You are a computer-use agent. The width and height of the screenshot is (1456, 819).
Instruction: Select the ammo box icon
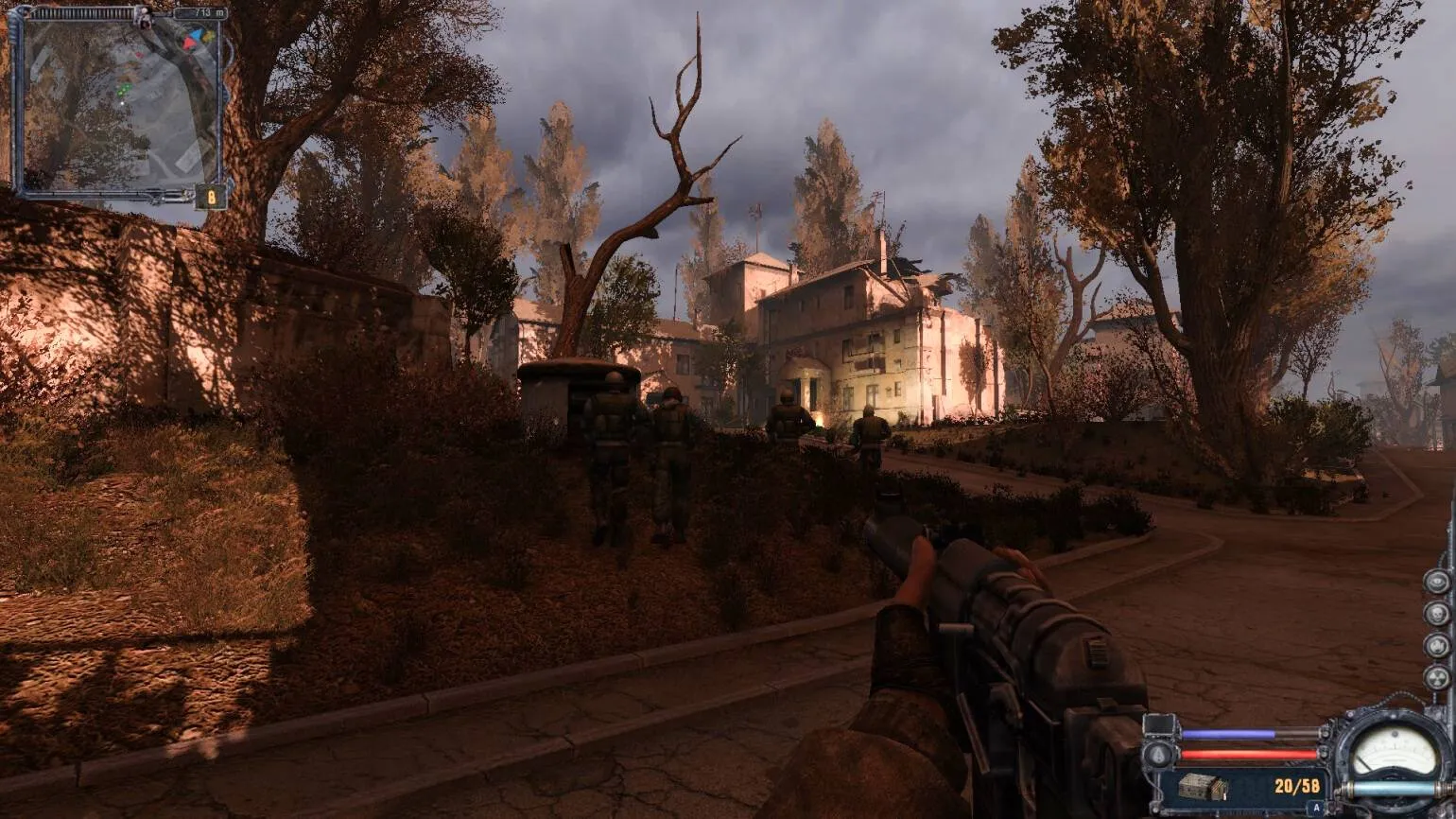(1204, 786)
